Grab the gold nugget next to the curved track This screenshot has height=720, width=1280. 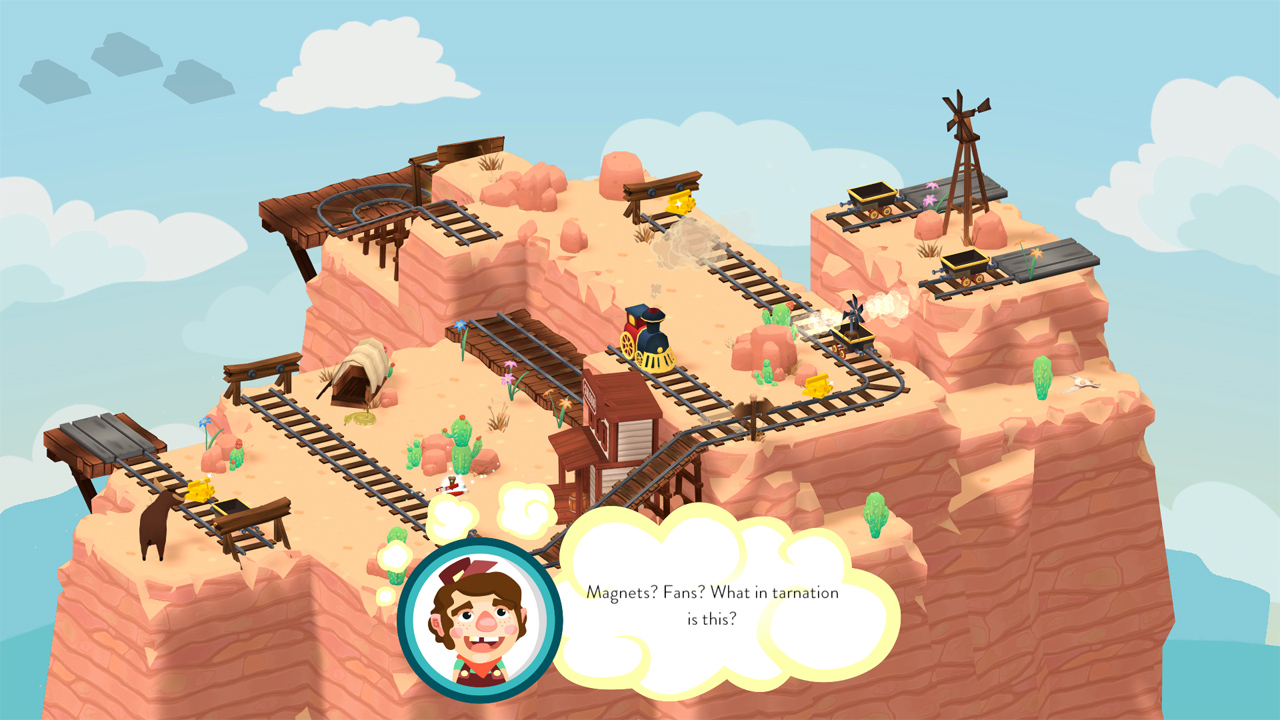click(818, 384)
